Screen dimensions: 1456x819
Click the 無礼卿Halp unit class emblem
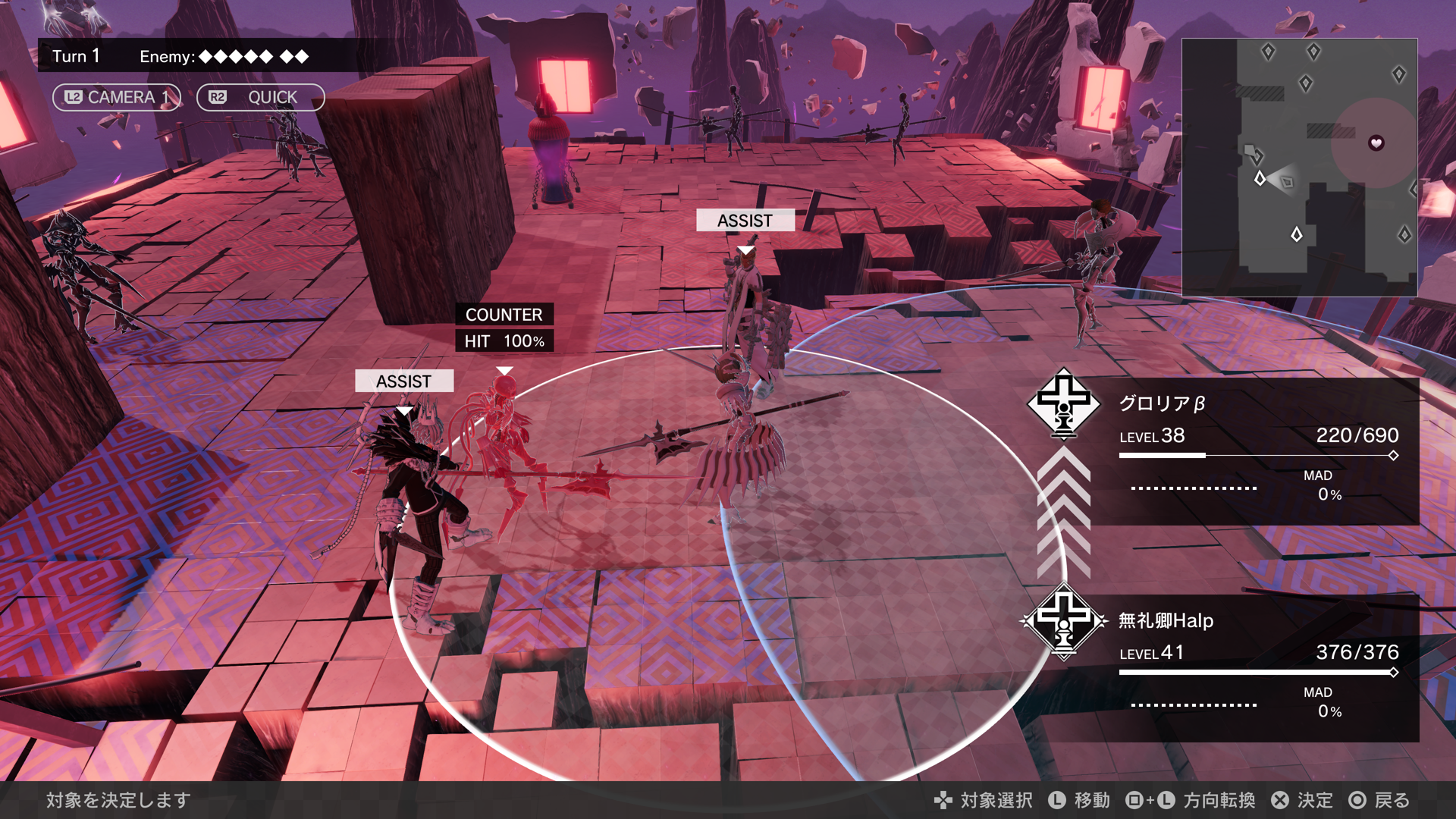(x=1063, y=621)
